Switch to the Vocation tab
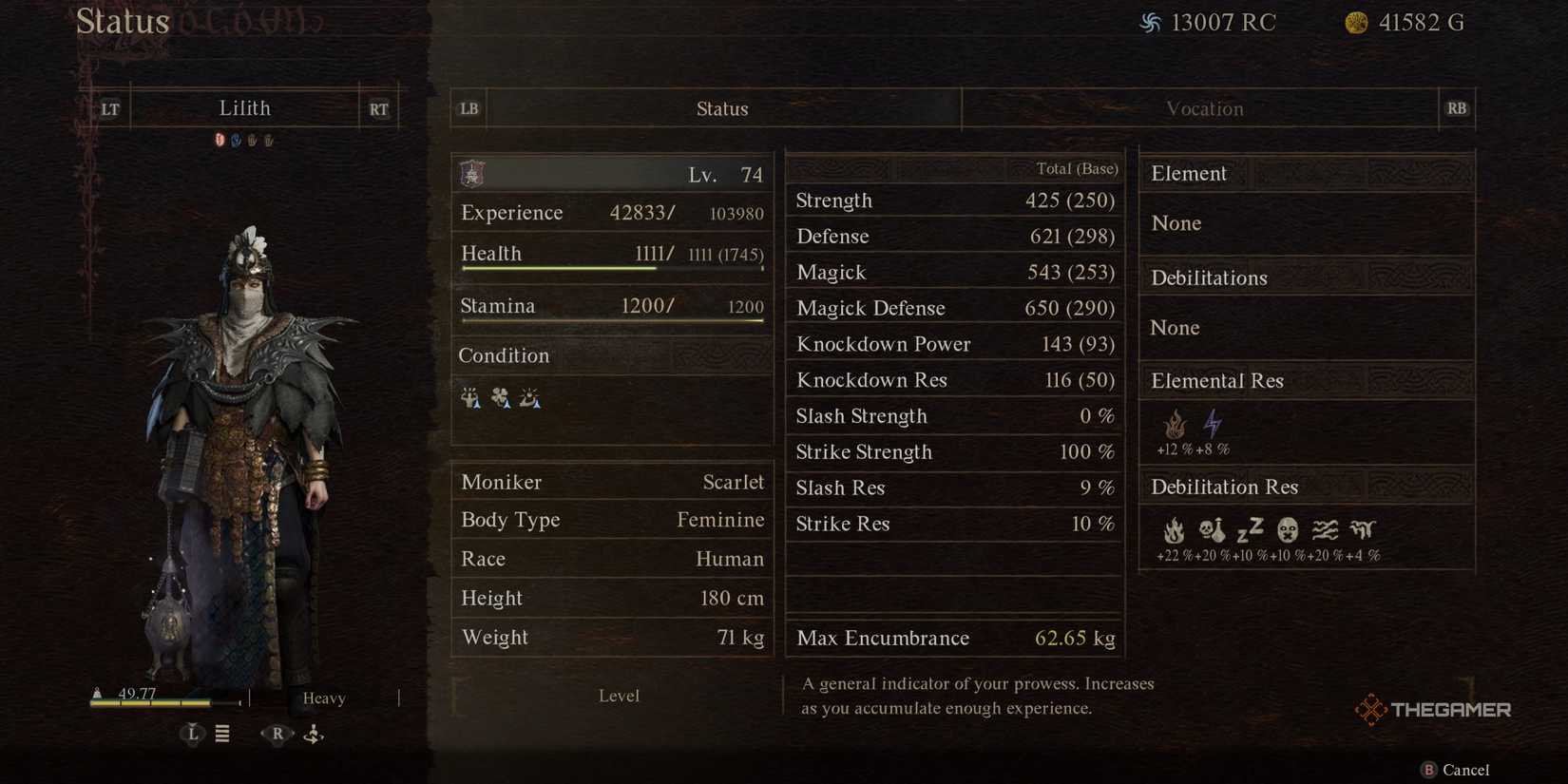 [1204, 108]
